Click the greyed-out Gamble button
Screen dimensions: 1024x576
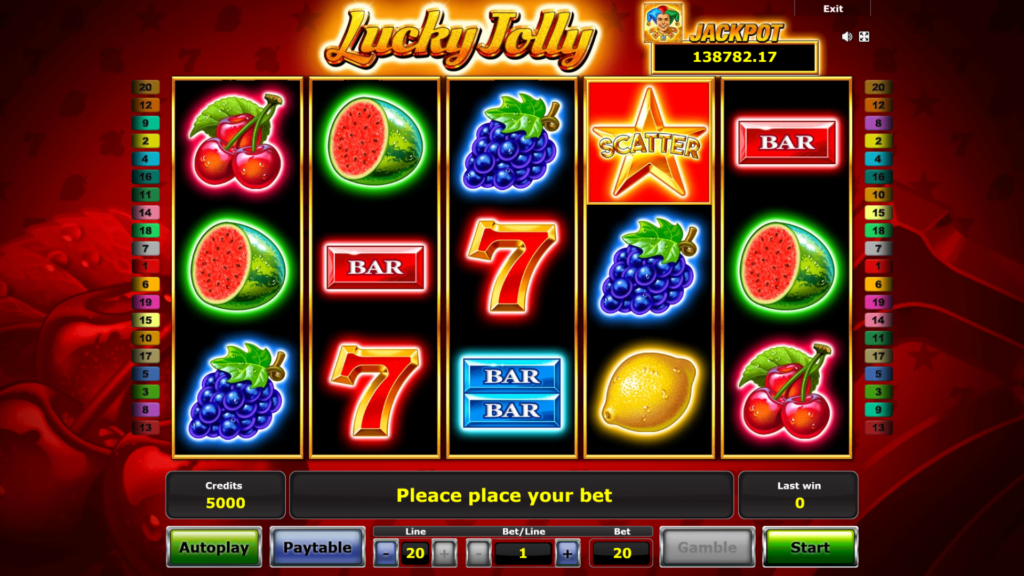(706, 547)
